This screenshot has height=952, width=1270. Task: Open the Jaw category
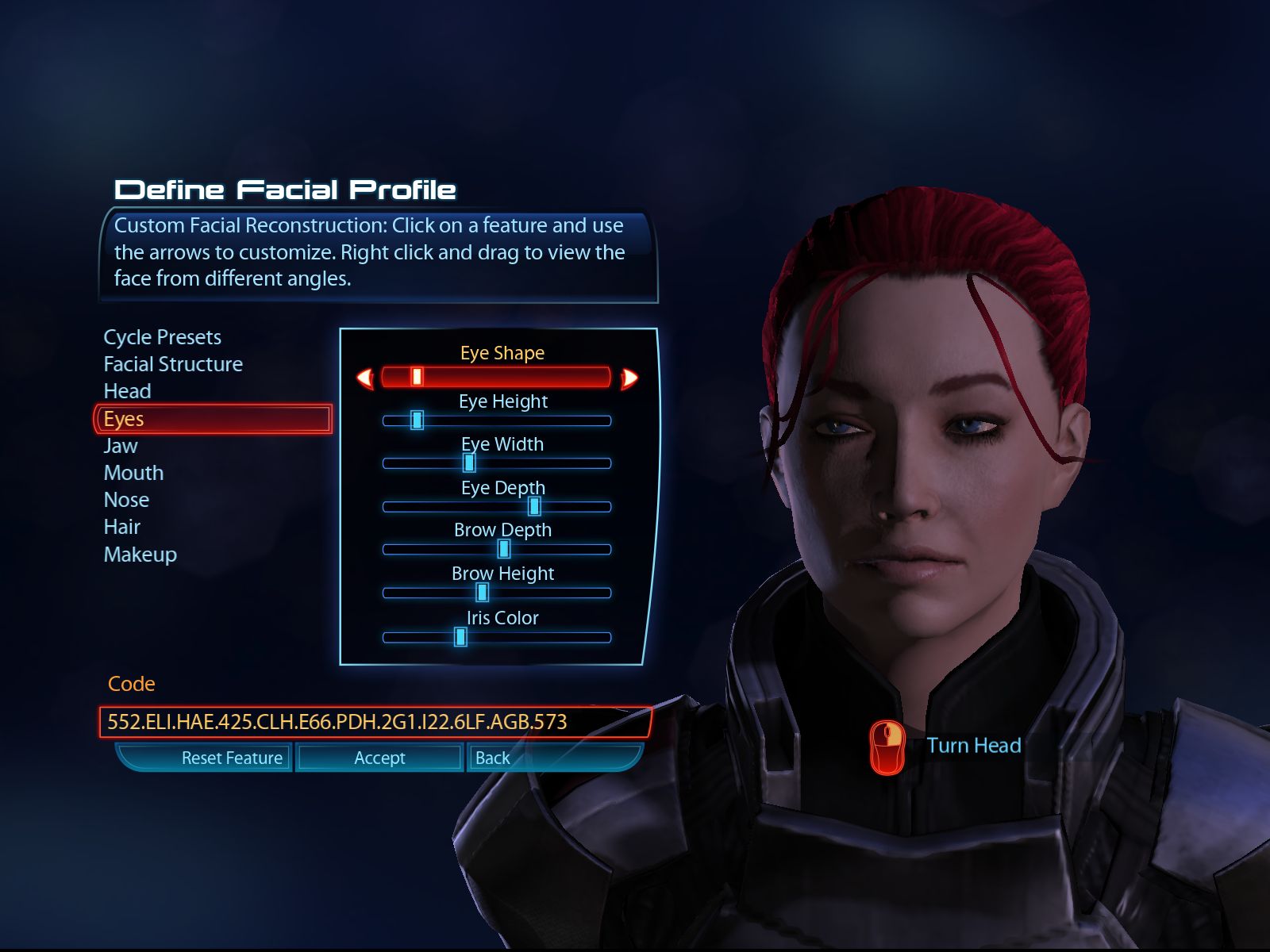tap(121, 446)
